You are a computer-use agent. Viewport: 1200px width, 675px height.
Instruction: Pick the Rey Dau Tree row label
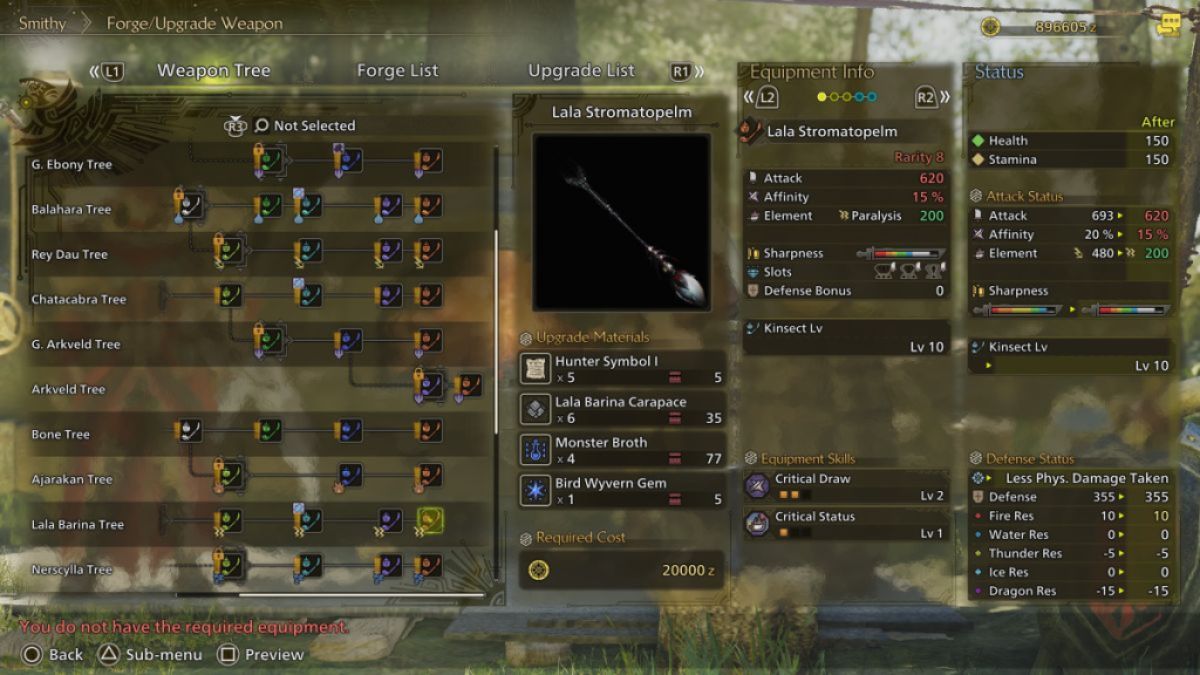click(69, 254)
